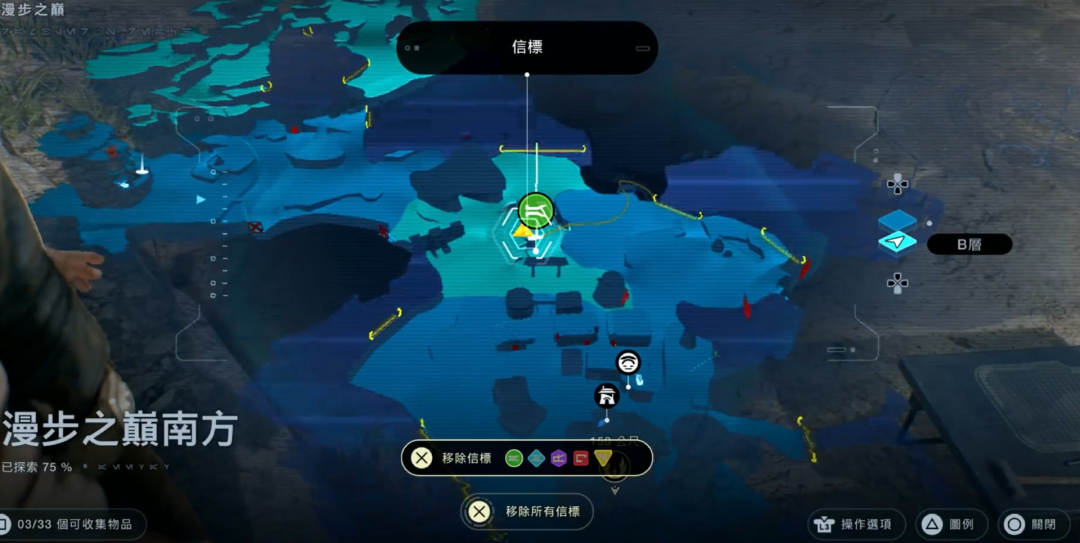This screenshot has height=543, width=1080.
Task: Open 操作選項 control options
Action: point(857,524)
